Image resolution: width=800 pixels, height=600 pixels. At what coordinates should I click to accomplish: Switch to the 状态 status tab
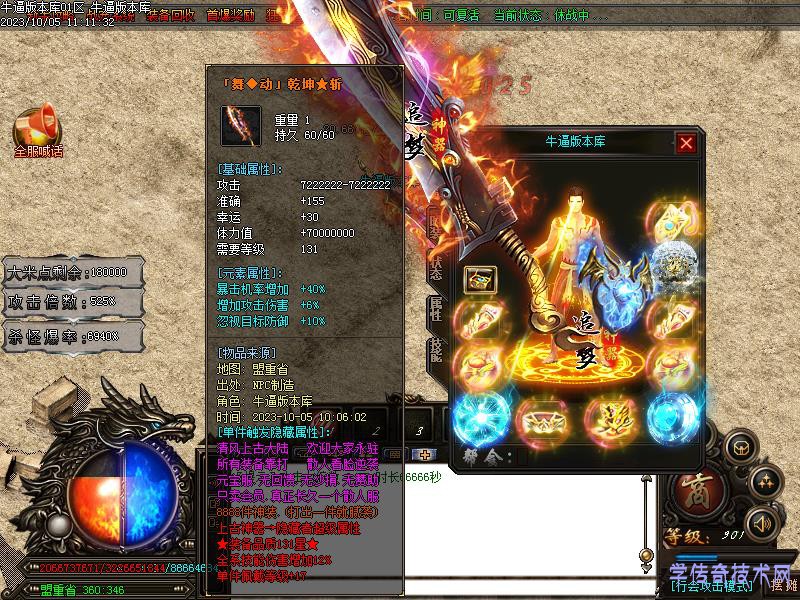click(437, 265)
